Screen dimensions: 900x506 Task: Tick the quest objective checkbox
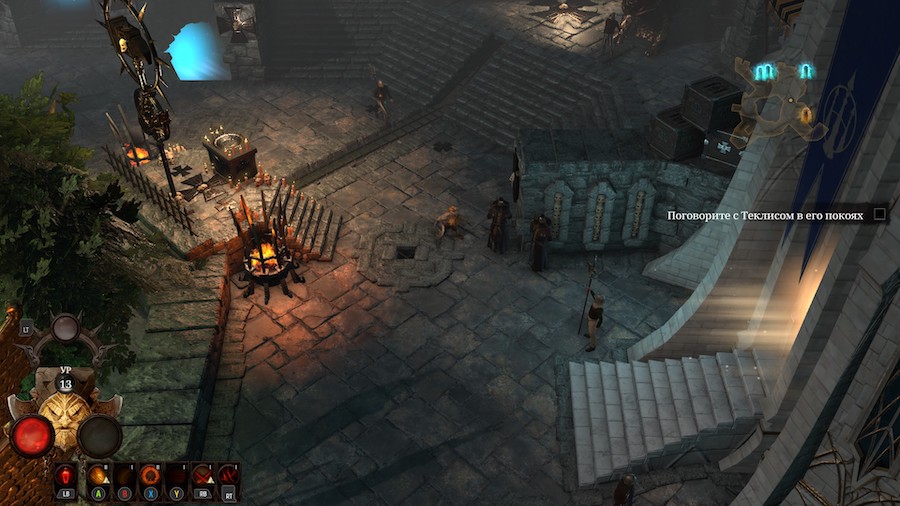879,213
